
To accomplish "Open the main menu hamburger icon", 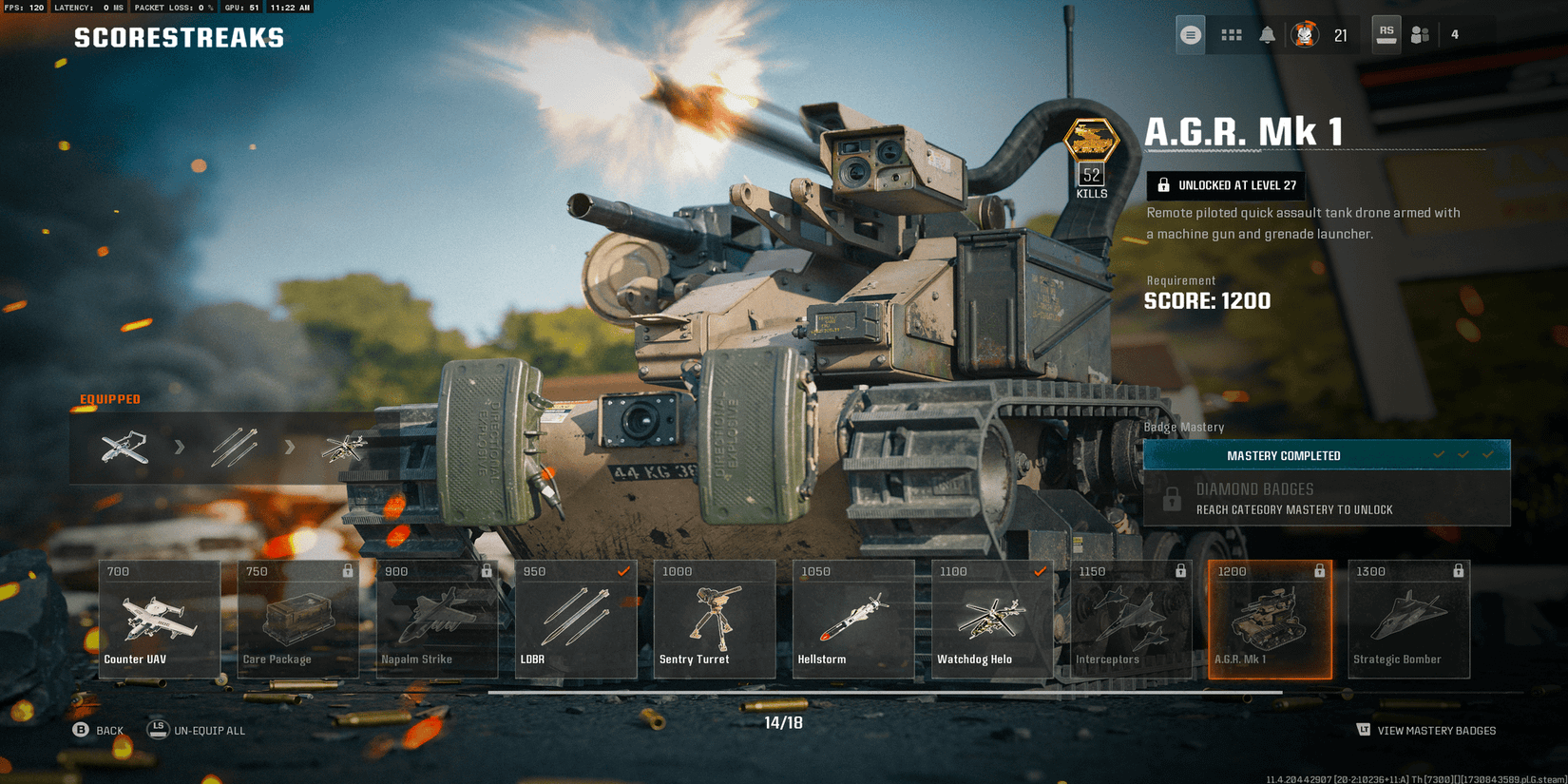I will (1189, 34).
